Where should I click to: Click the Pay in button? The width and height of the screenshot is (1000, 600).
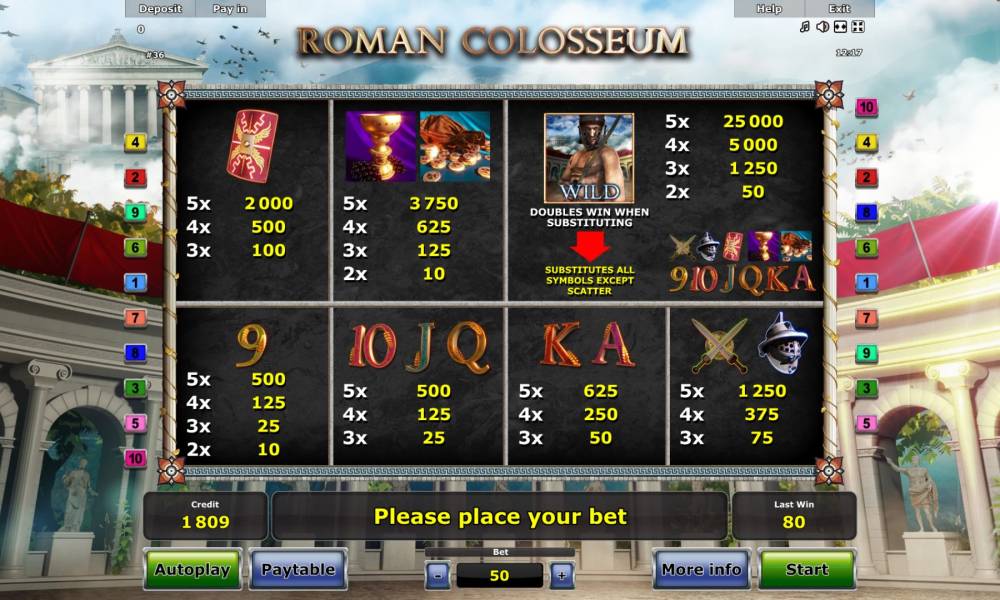[230, 9]
